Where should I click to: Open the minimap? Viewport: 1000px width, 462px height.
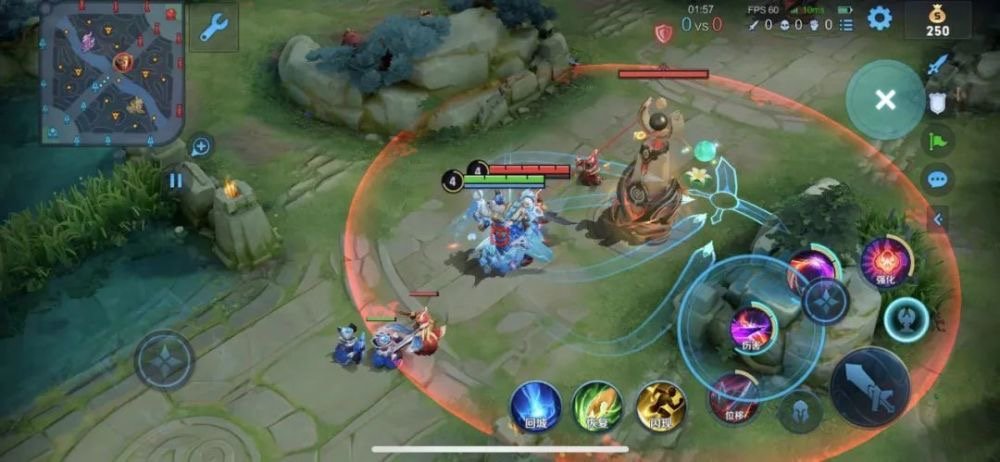click(x=113, y=72)
